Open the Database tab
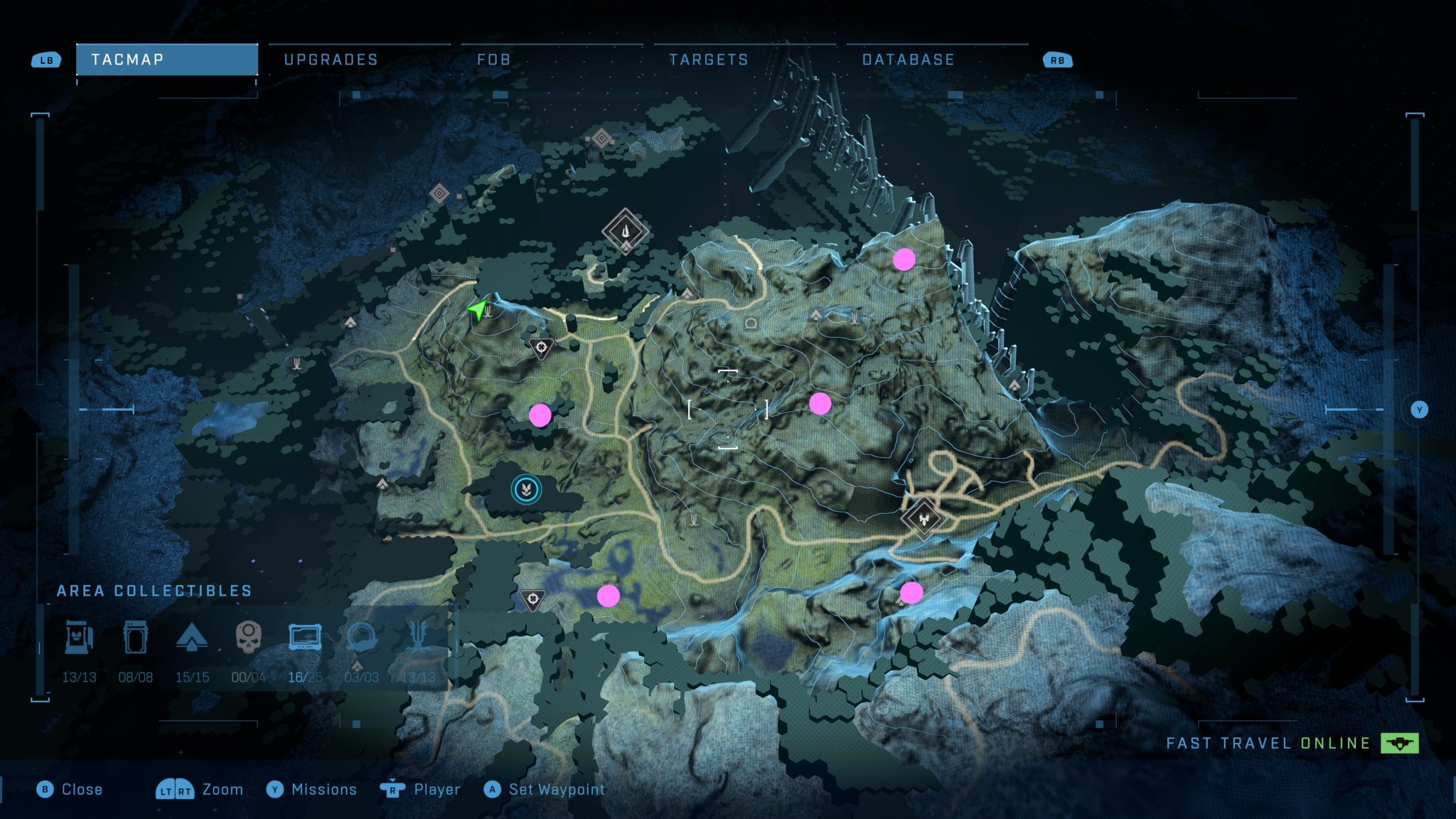This screenshot has height=819, width=1456. [x=908, y=60]
